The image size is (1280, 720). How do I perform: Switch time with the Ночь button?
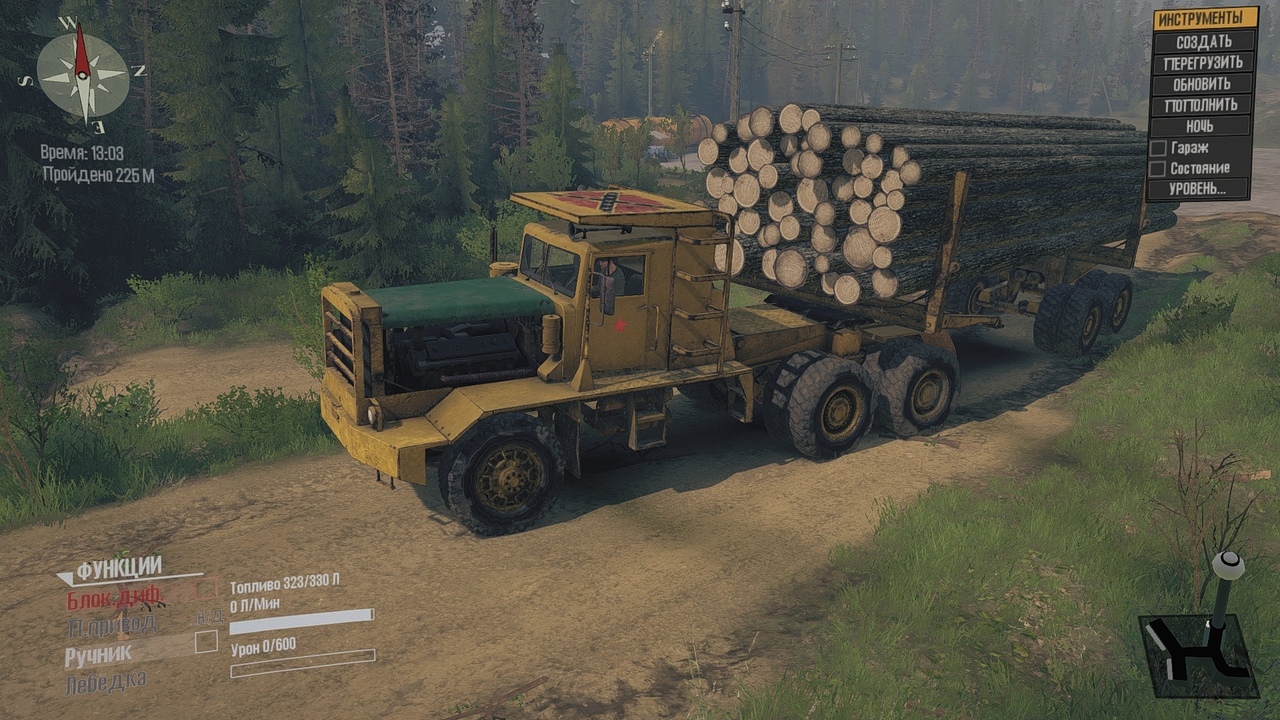(1203, 126)
